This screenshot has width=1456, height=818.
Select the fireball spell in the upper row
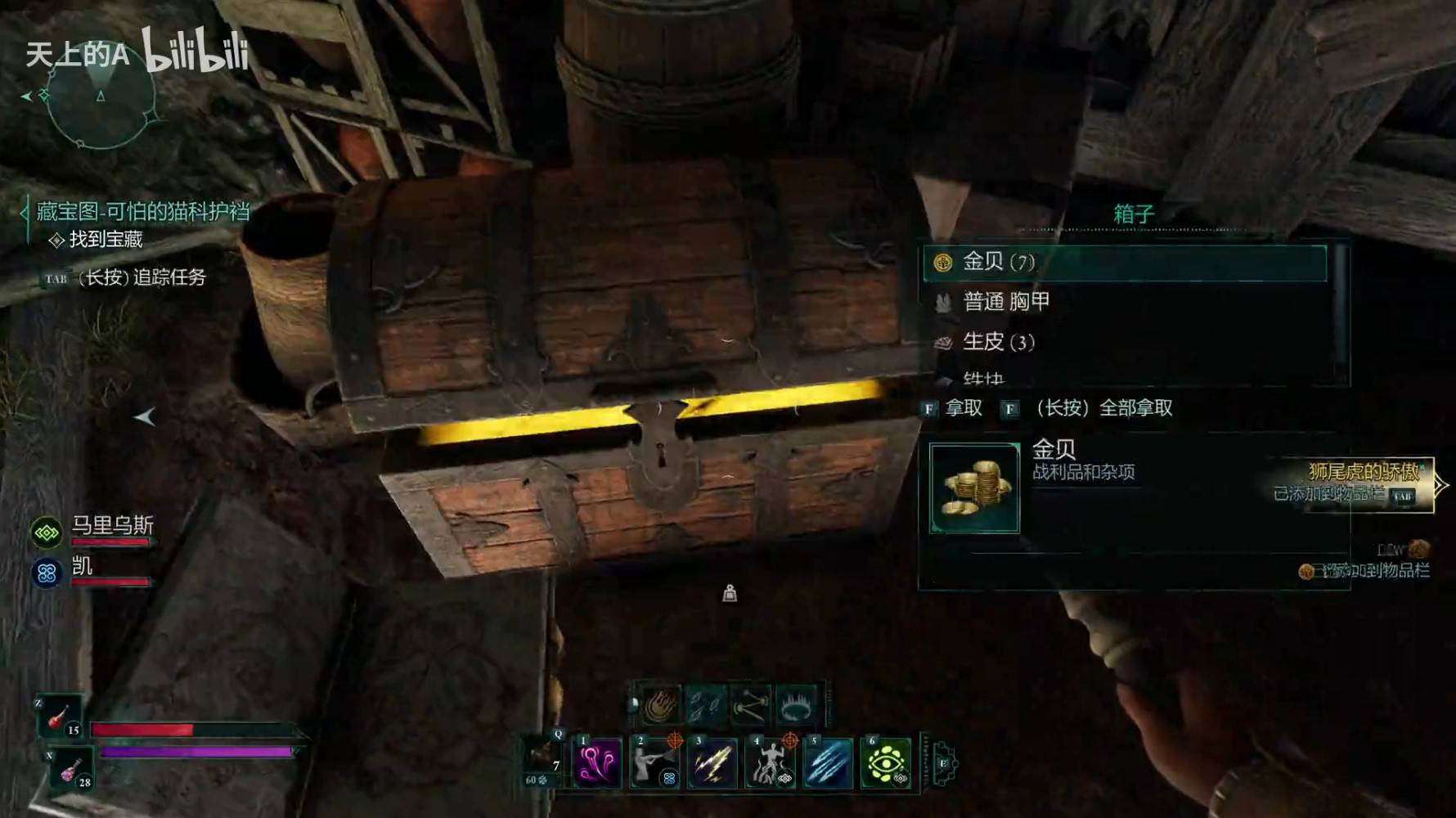point(660,705)
